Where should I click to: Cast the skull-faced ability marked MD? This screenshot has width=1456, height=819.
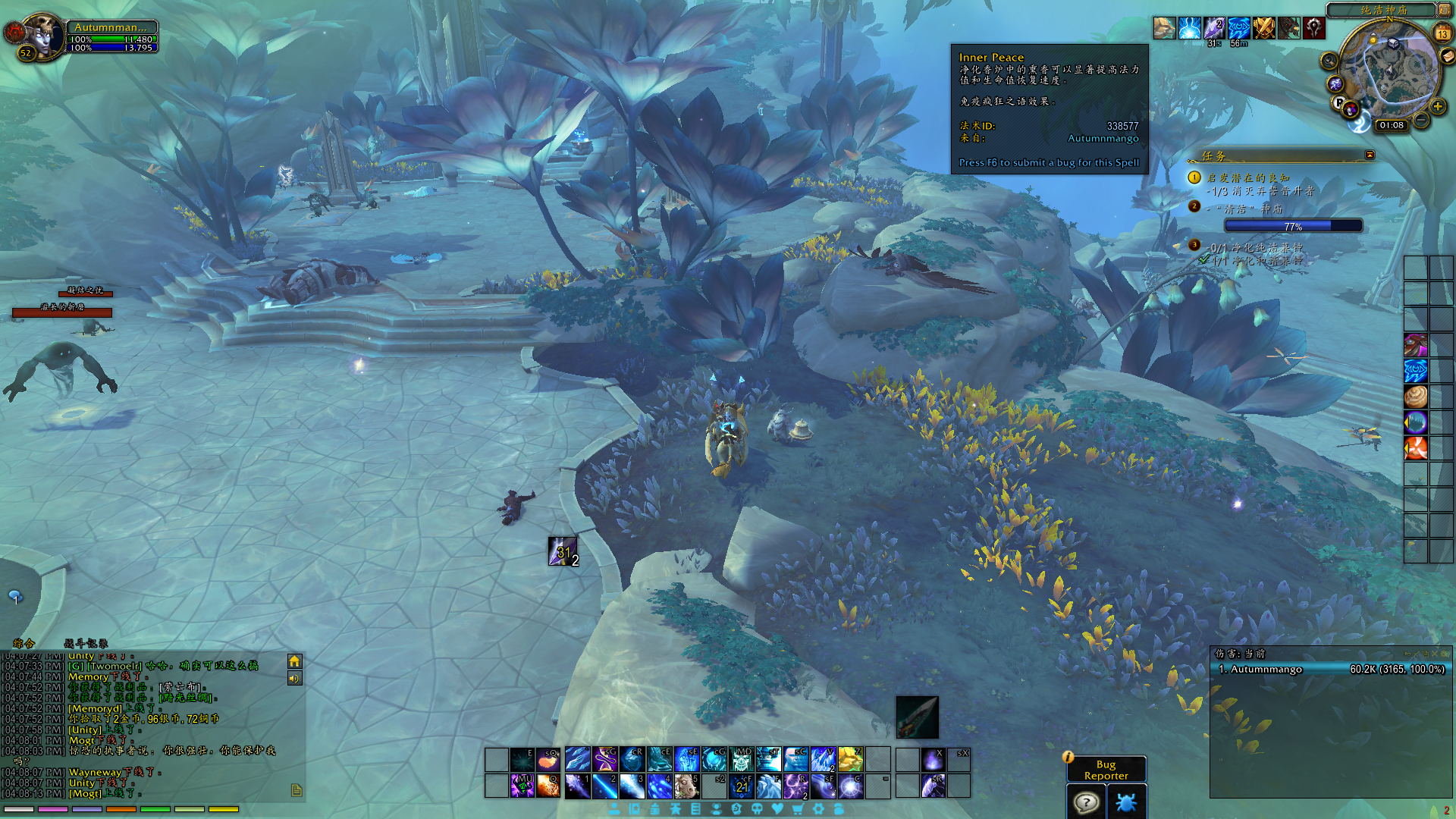pyautogui.click(x=741, y=758)
